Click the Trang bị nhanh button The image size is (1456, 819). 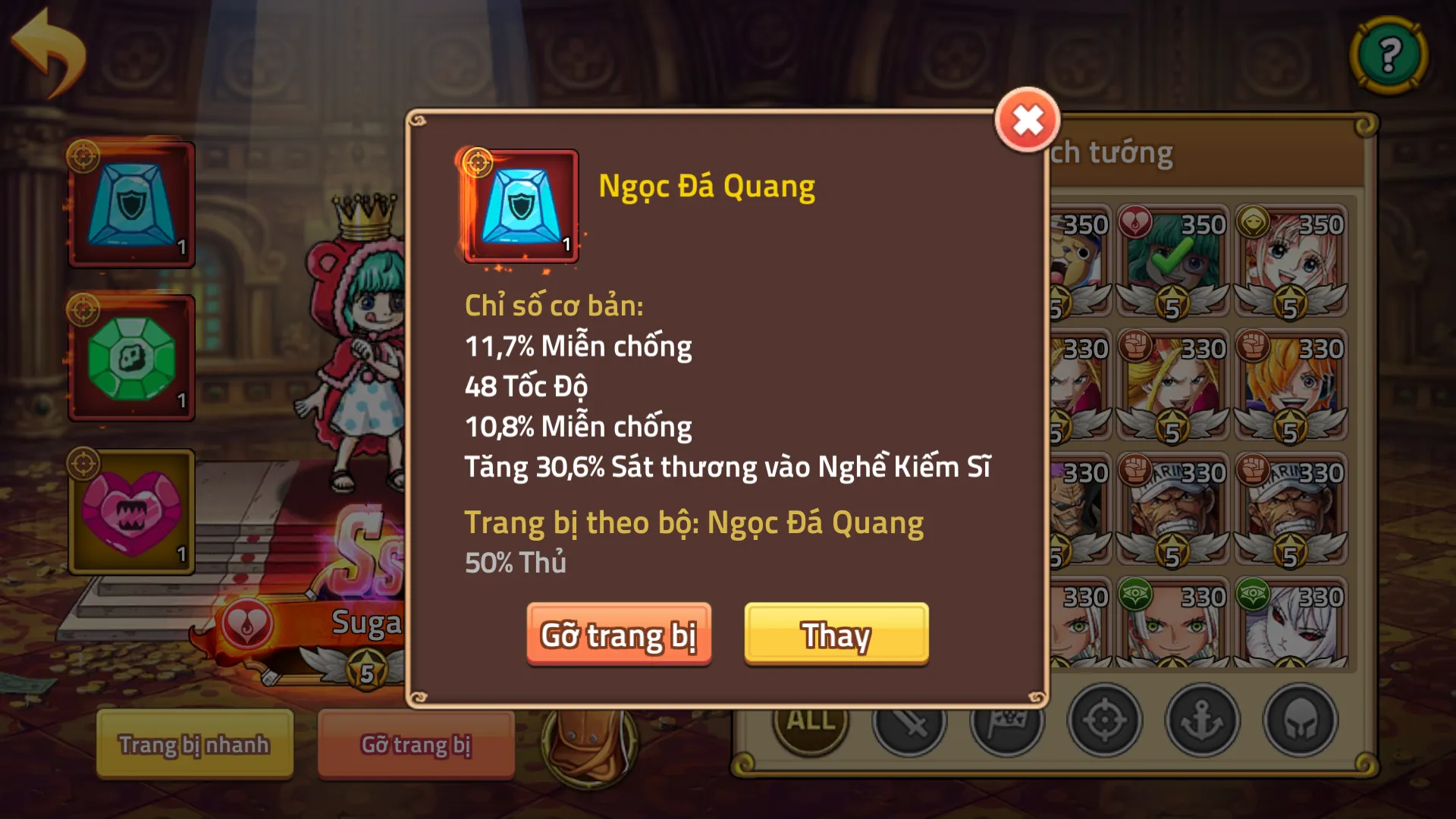[193, 745]
